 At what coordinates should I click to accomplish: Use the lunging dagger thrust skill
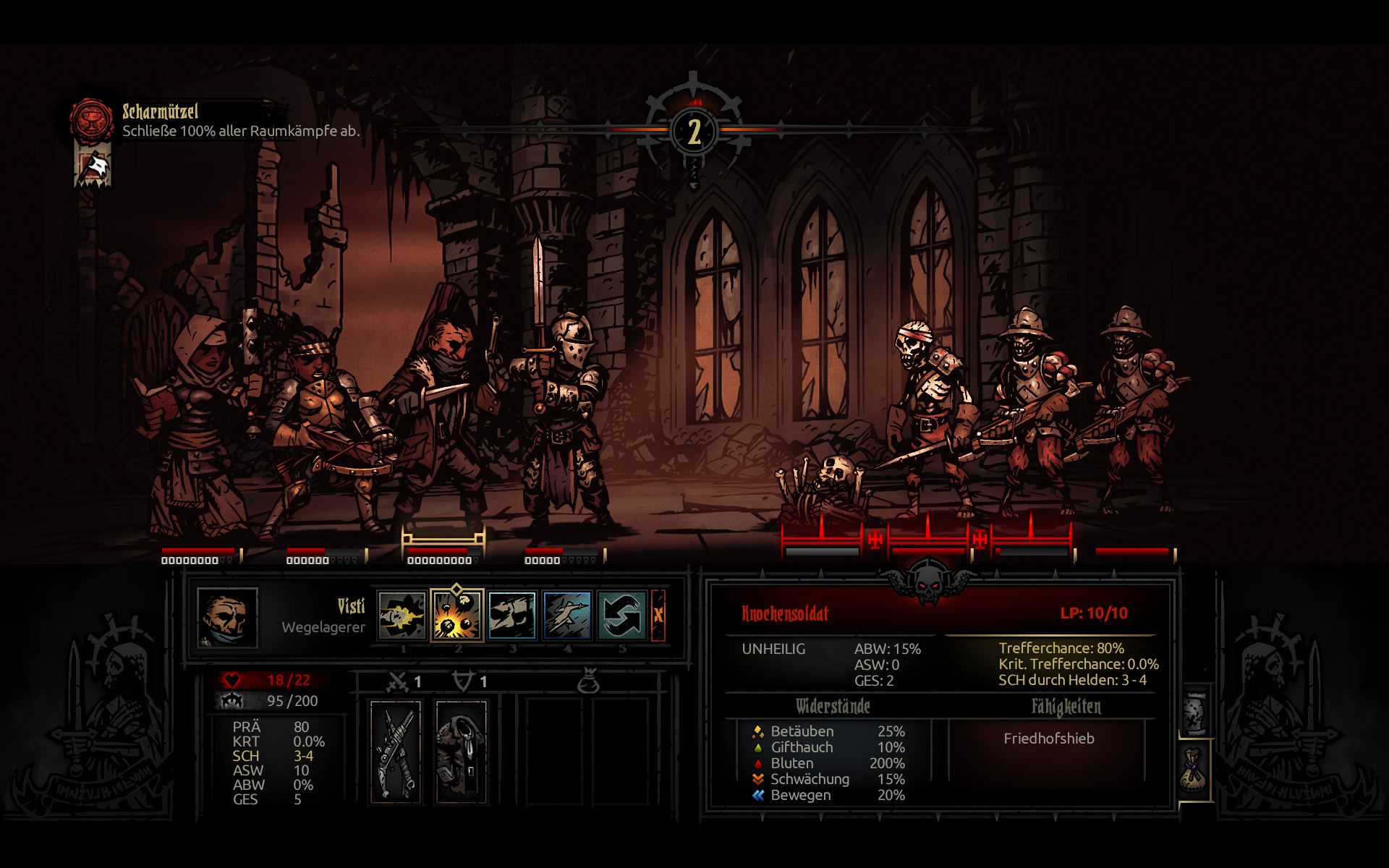567,616
